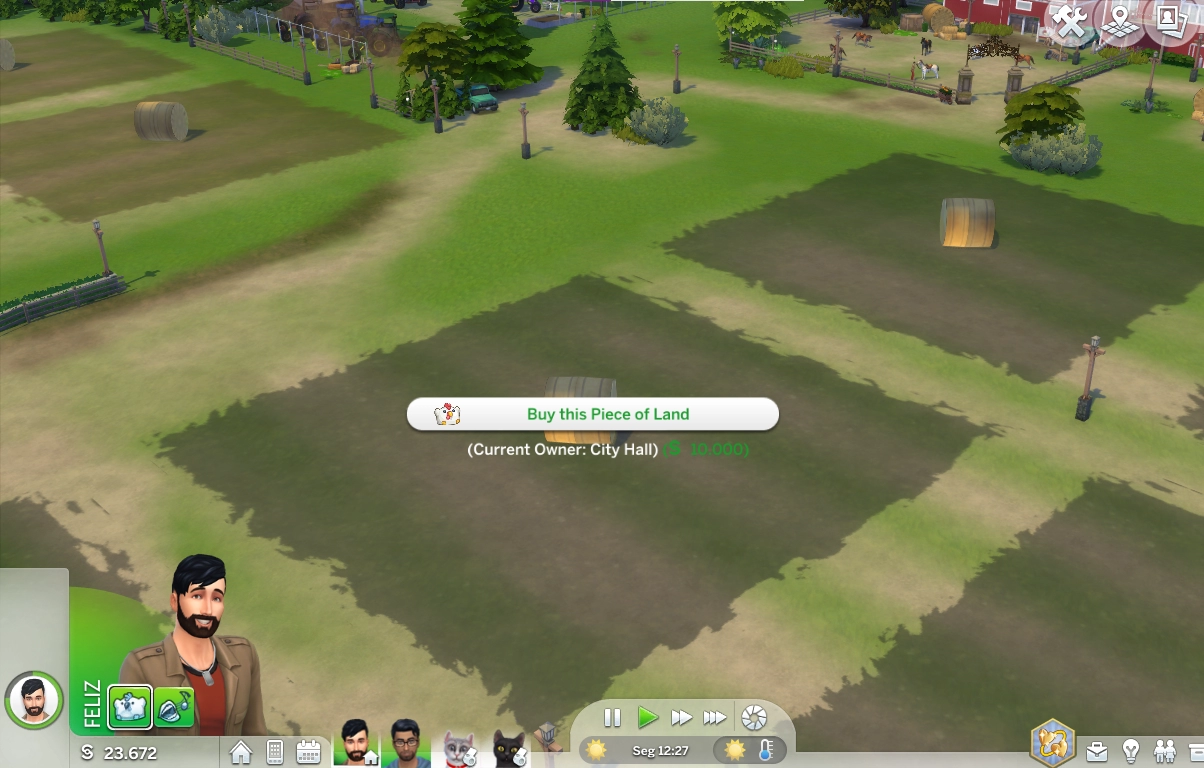1204x768 pixels.
Task: Open Build Mode with the hammer-wrench icon
Action: click(1070, 22)
